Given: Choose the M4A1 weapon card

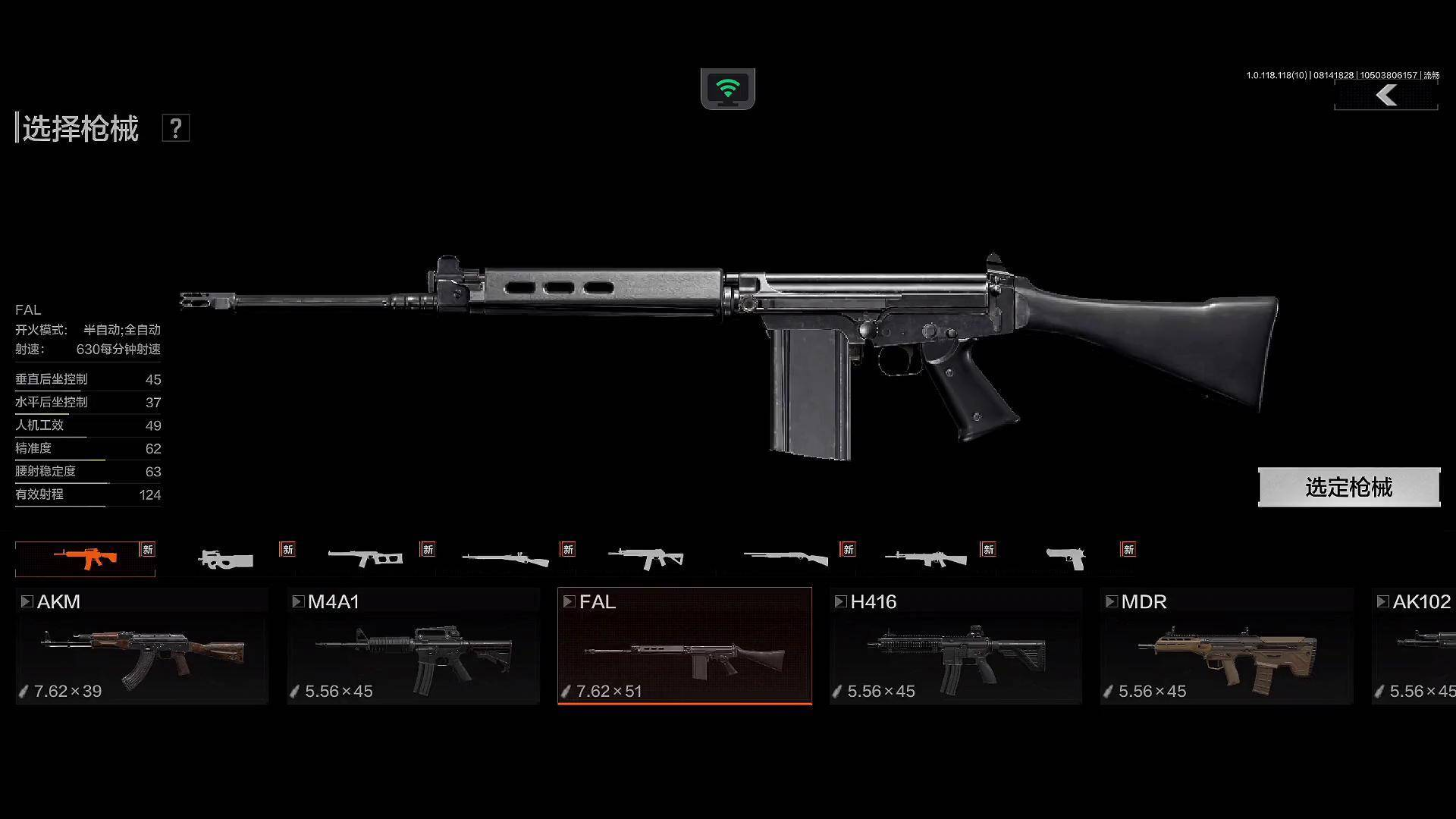Looking at the screenshot, I should (x=413, y=646).
